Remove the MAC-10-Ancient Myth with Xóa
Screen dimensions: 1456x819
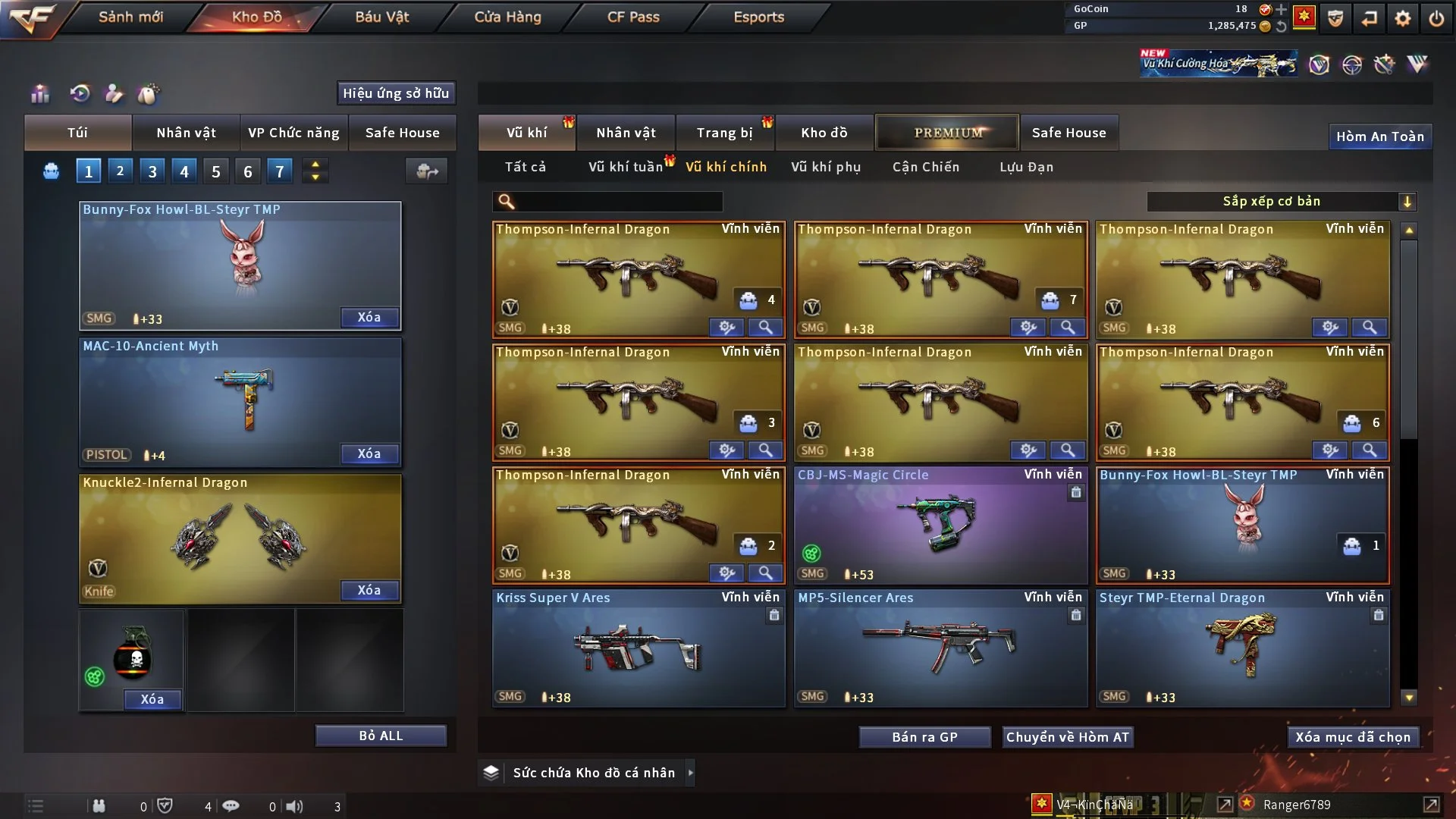click(x=369, y=453)
